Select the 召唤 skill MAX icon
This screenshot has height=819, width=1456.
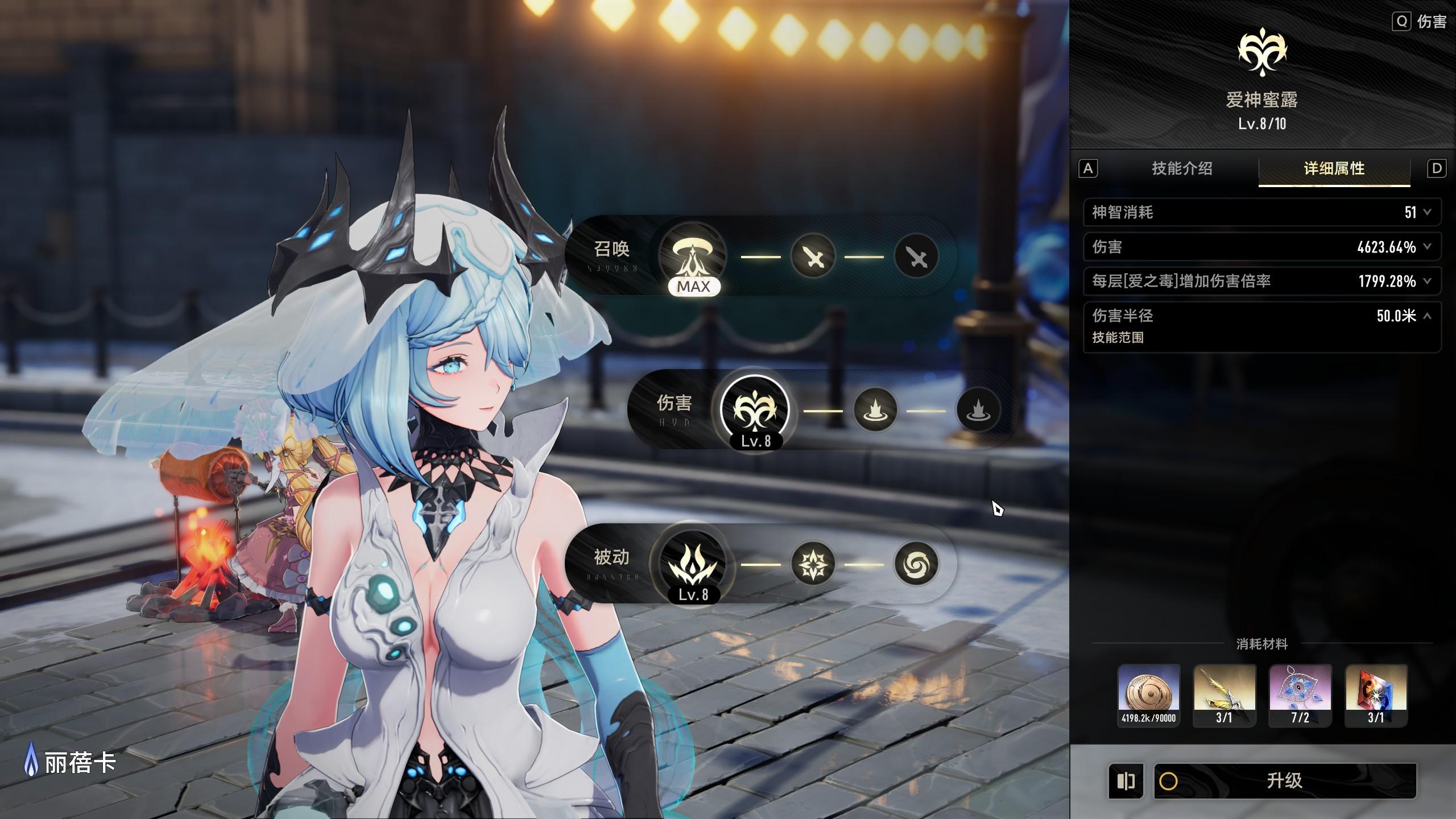pos(693,255)
